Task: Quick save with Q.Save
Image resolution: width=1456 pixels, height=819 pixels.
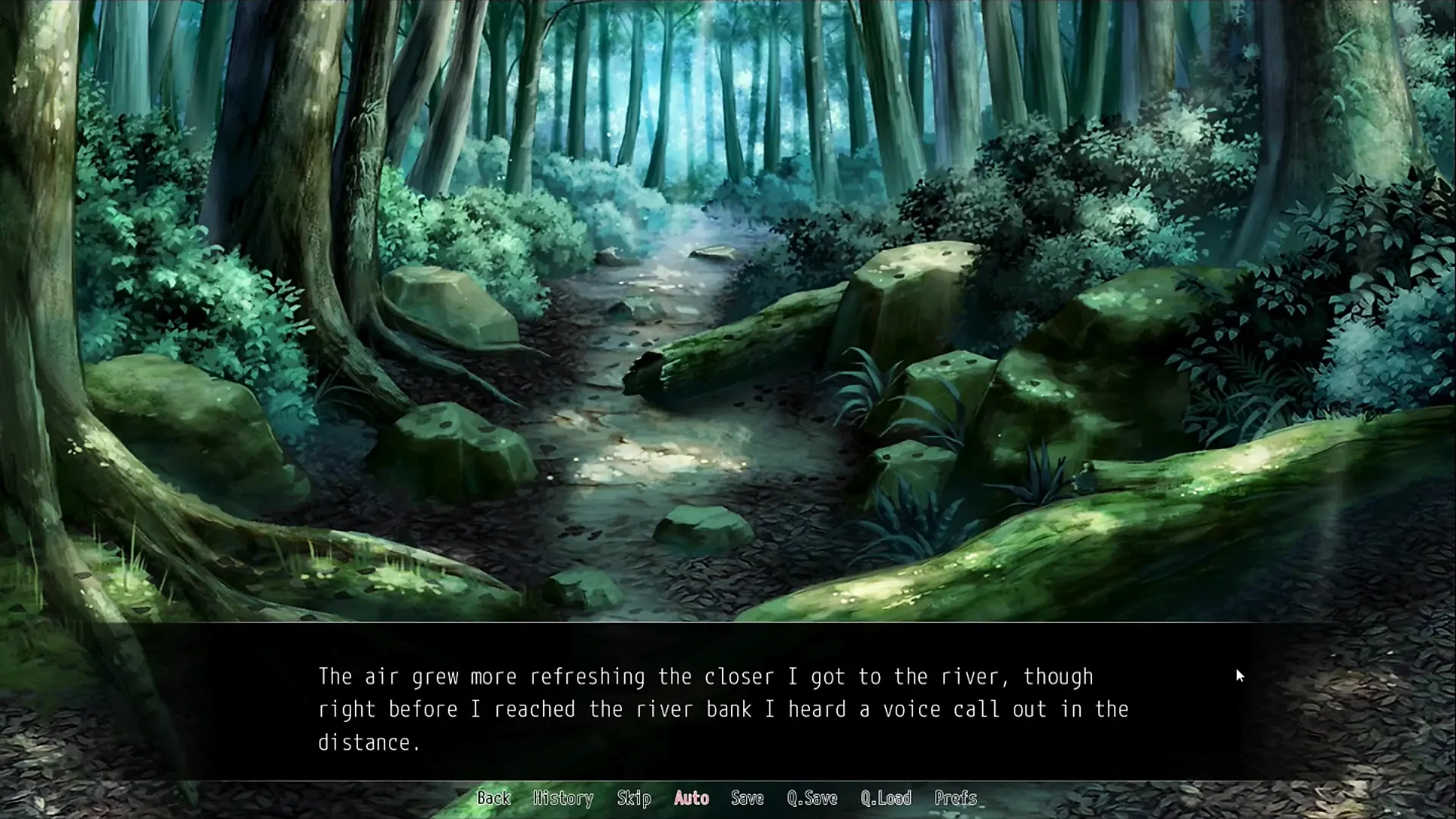Action: tap(812, 798)
